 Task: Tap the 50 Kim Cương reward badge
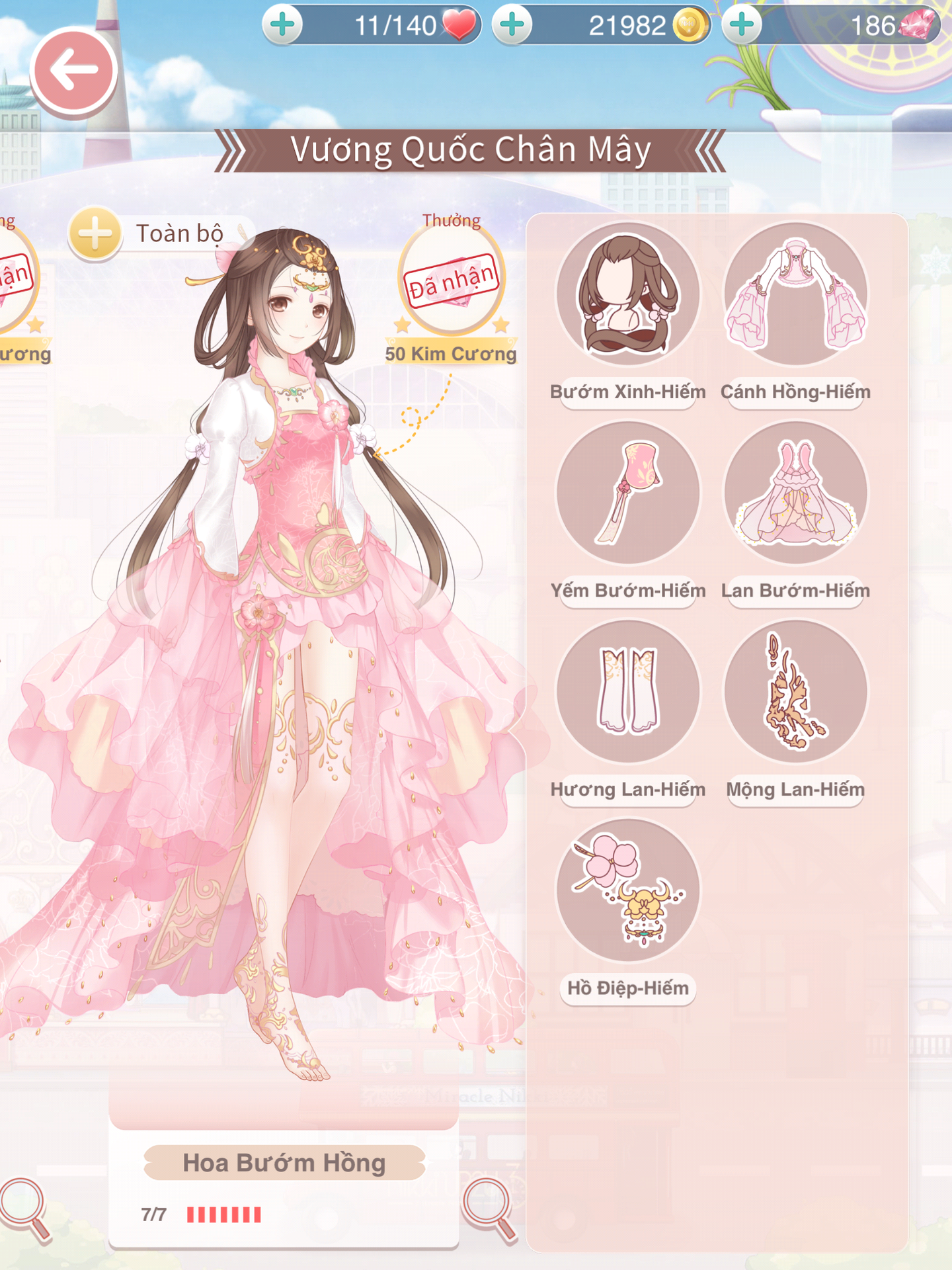(452, 281)
